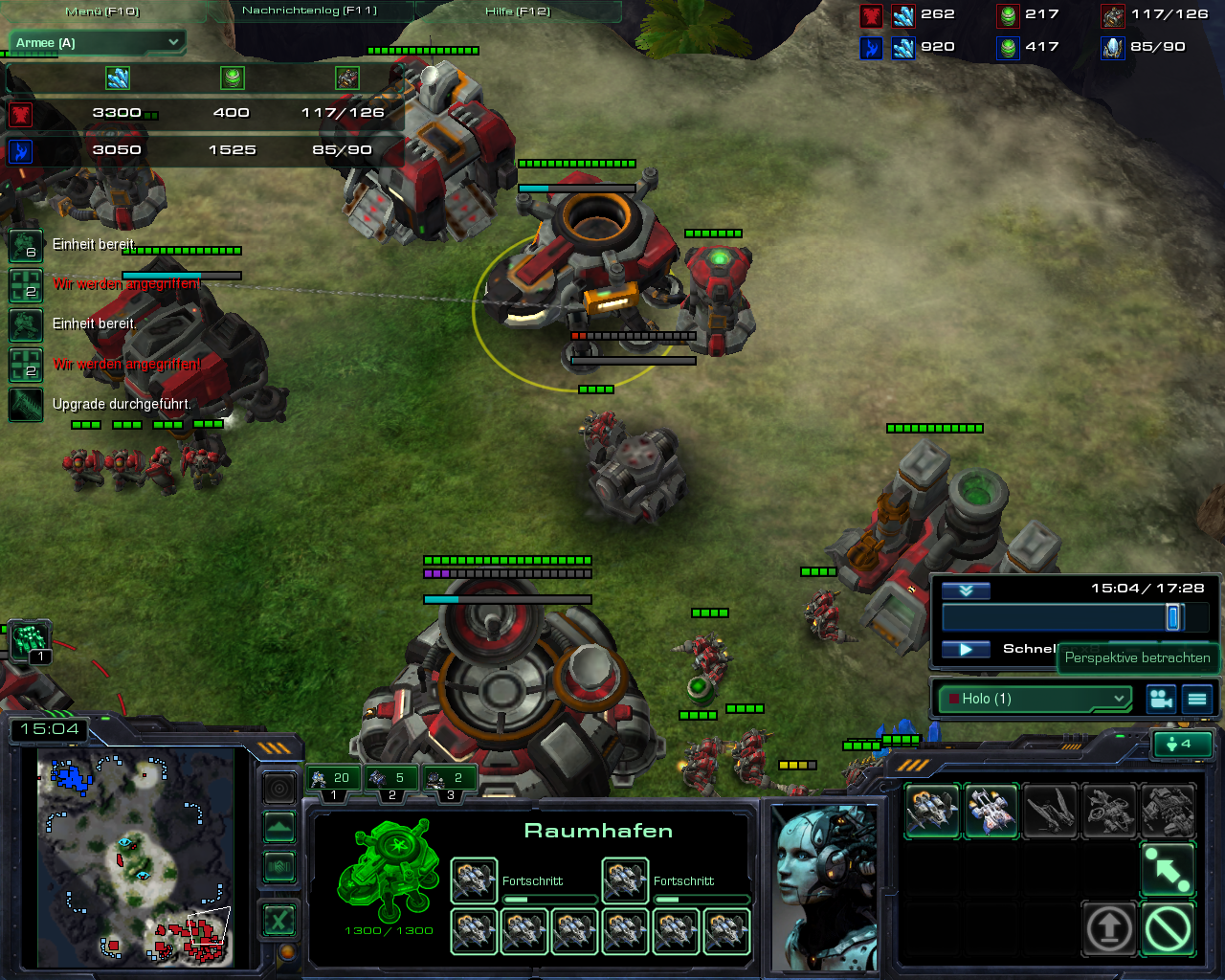
Task: Click the replay options list button
Action: pos(1197,699)
